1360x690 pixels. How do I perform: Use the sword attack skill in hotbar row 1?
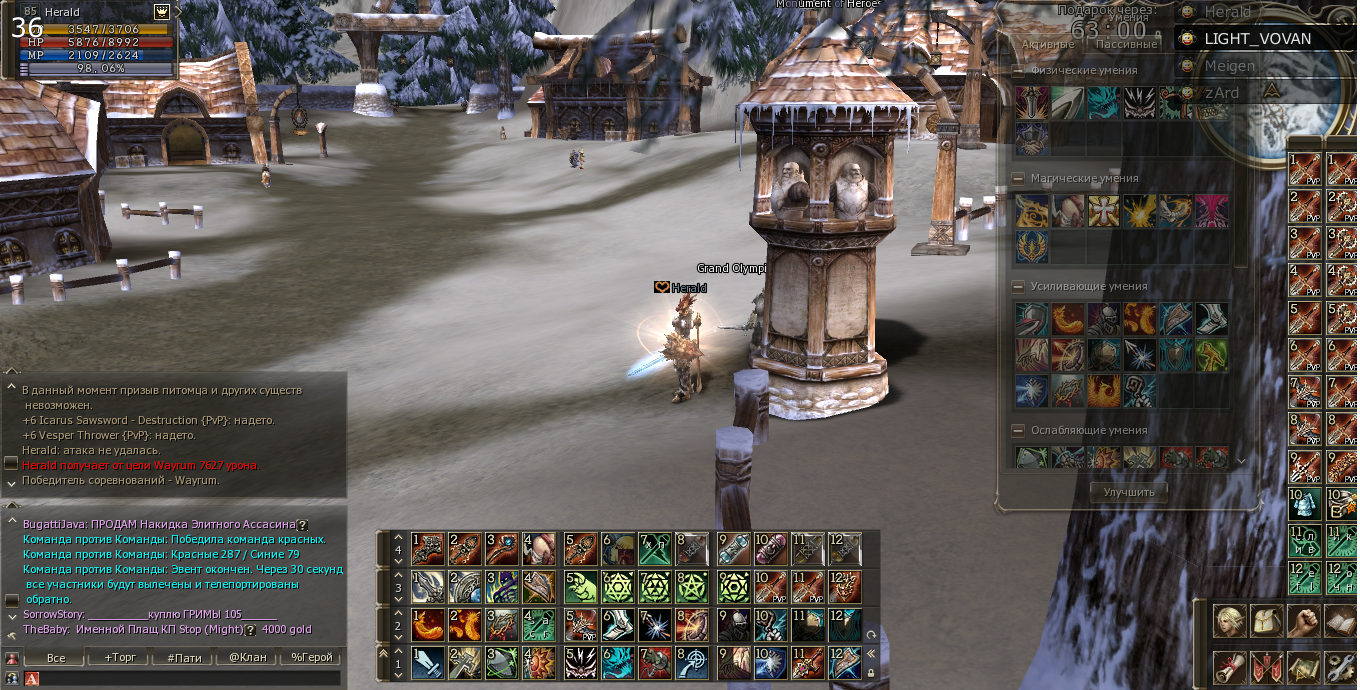pyautogui.click(x=428, y=661)
